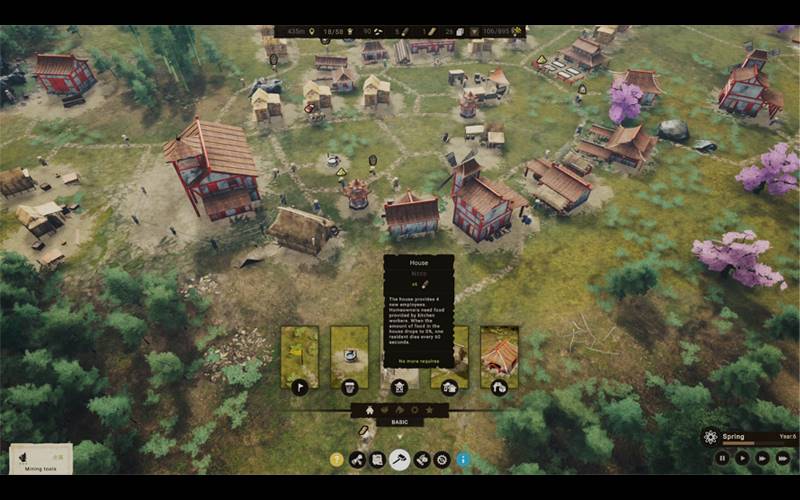
Task: Click the yellow question mark help button
Action: click(x=337, y=459)
